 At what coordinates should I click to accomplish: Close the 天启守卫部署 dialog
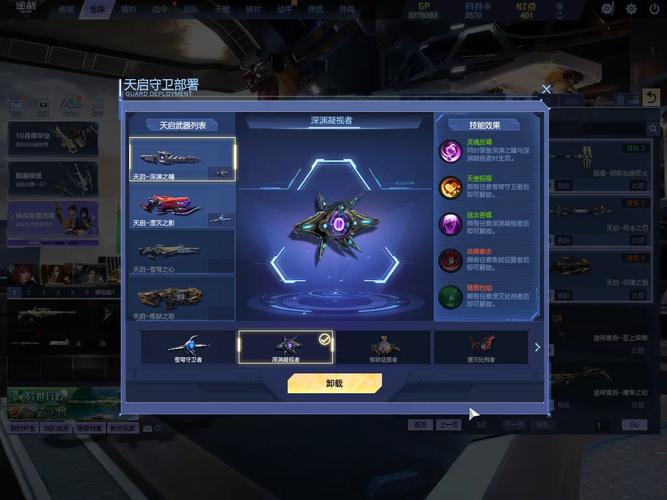click(x=546, y=89)
